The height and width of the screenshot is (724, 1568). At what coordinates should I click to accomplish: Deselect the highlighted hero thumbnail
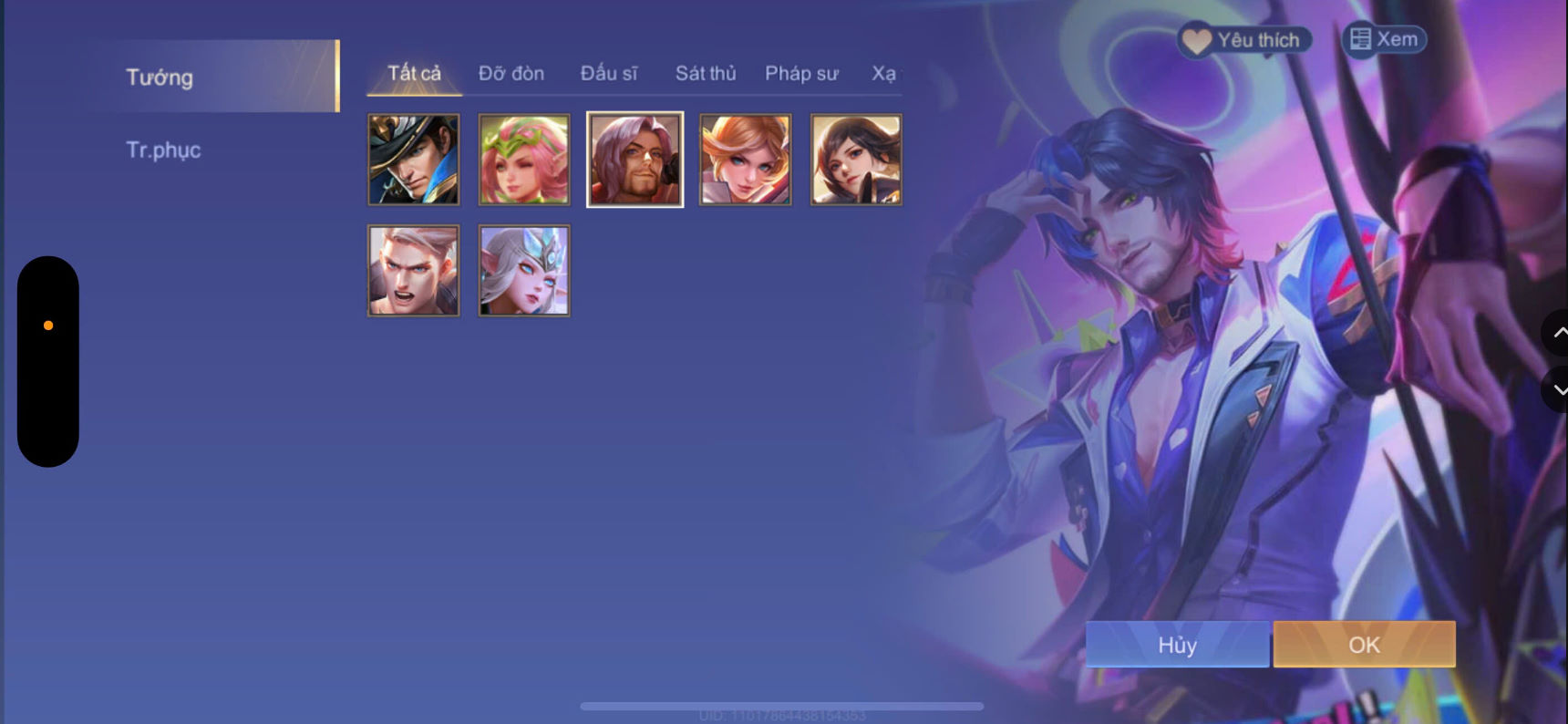click(x=634, y=160)
